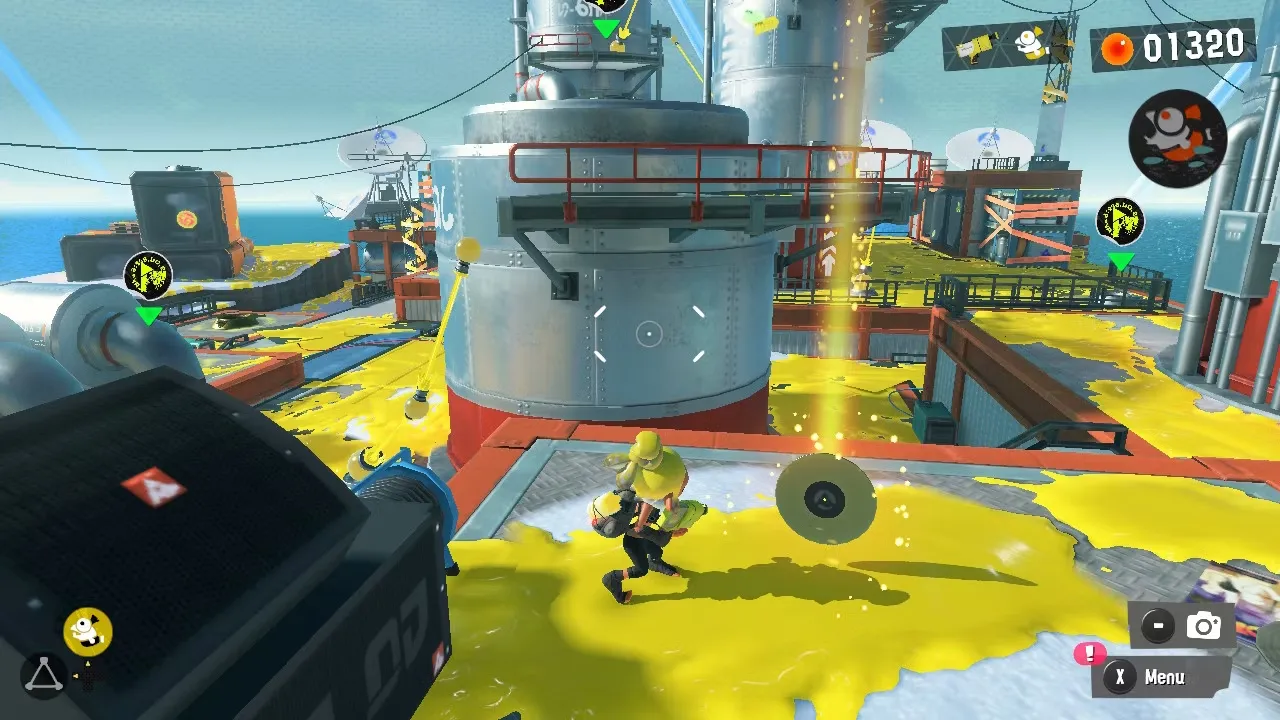The width and height of the screenshot is (1280, 720).
Task: Click the gray triangle icon
Action: (x=43, y=676)
